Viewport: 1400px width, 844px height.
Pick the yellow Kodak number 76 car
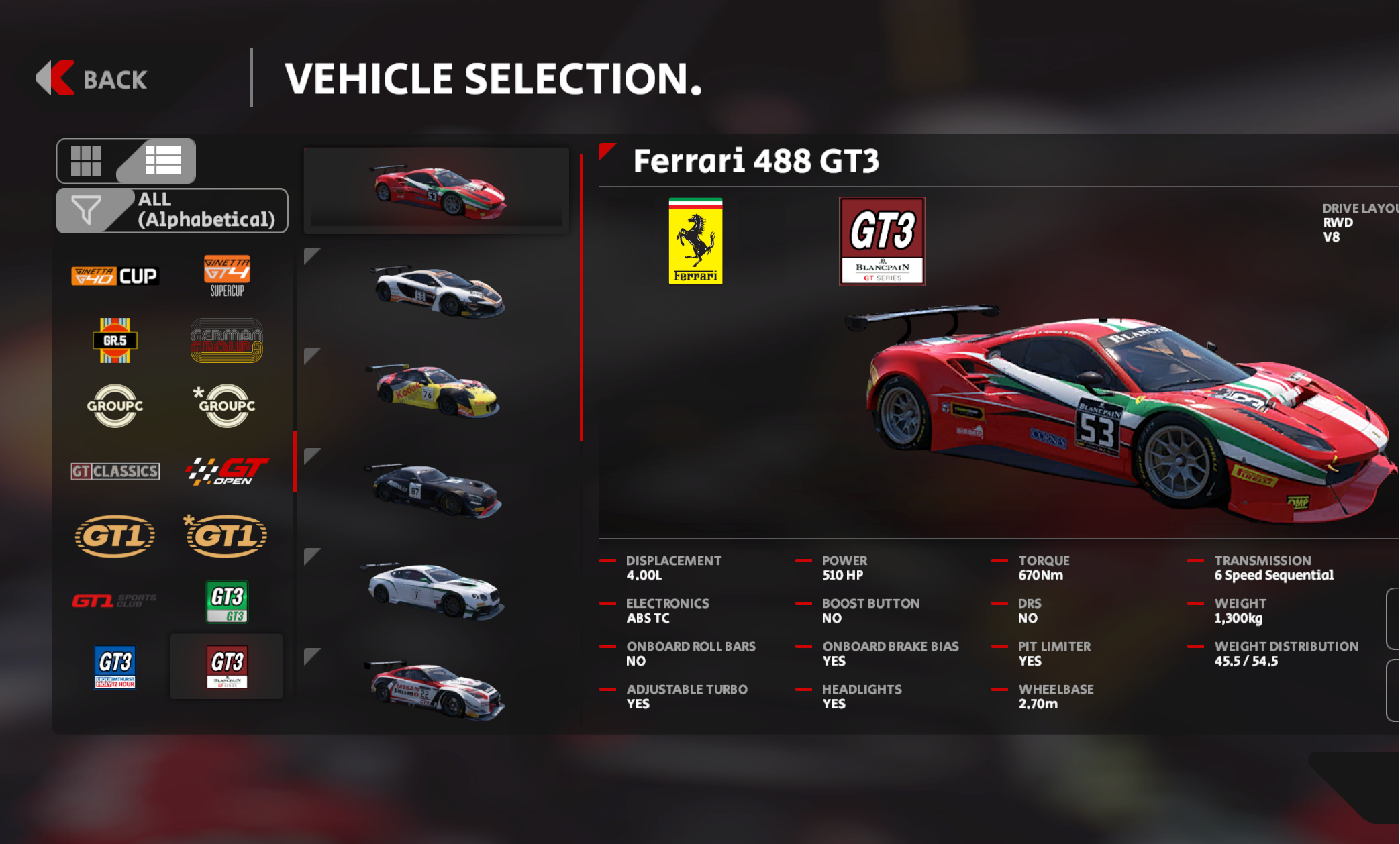point(437,391)
